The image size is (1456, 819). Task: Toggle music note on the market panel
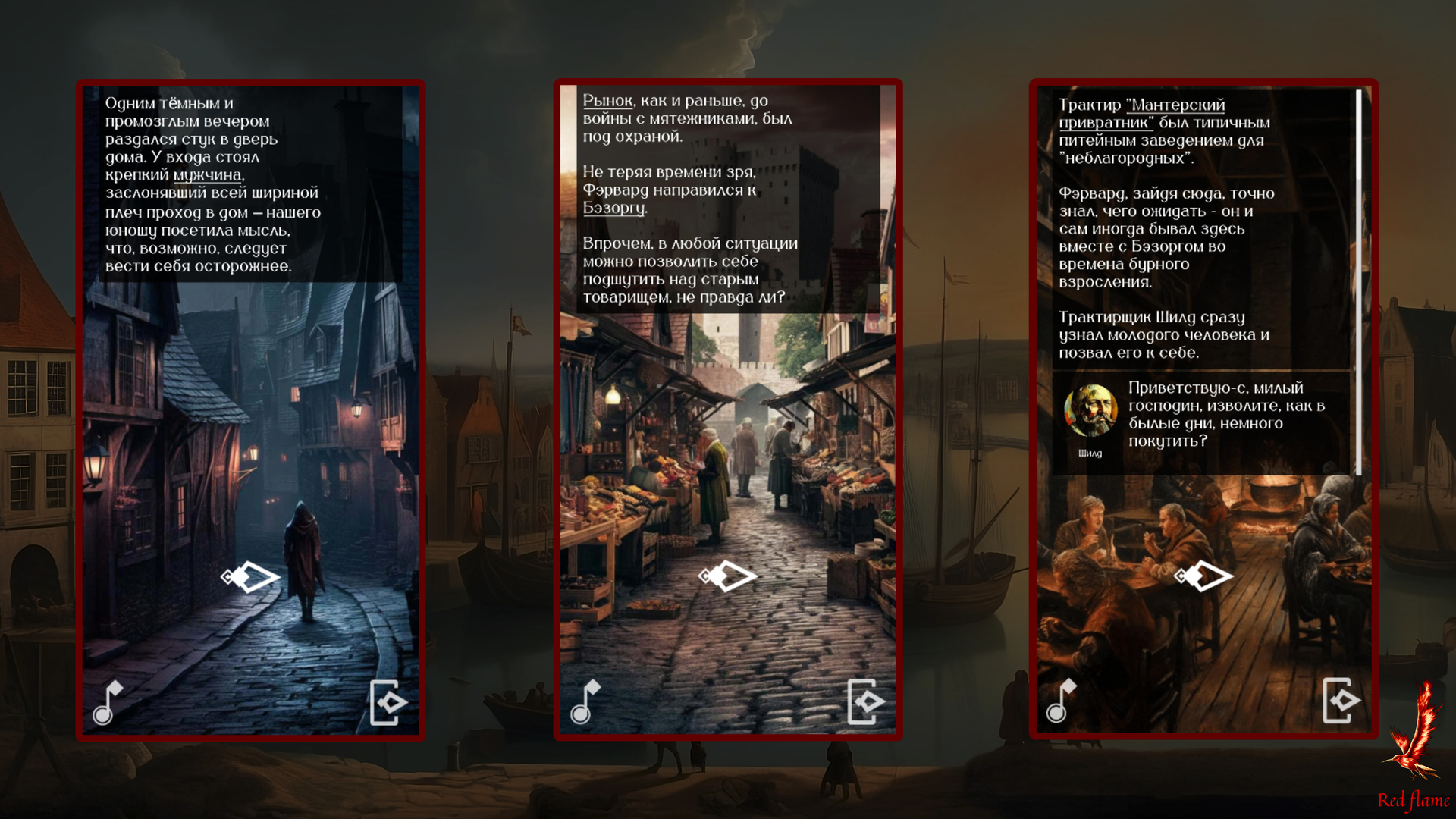point(585,702)
